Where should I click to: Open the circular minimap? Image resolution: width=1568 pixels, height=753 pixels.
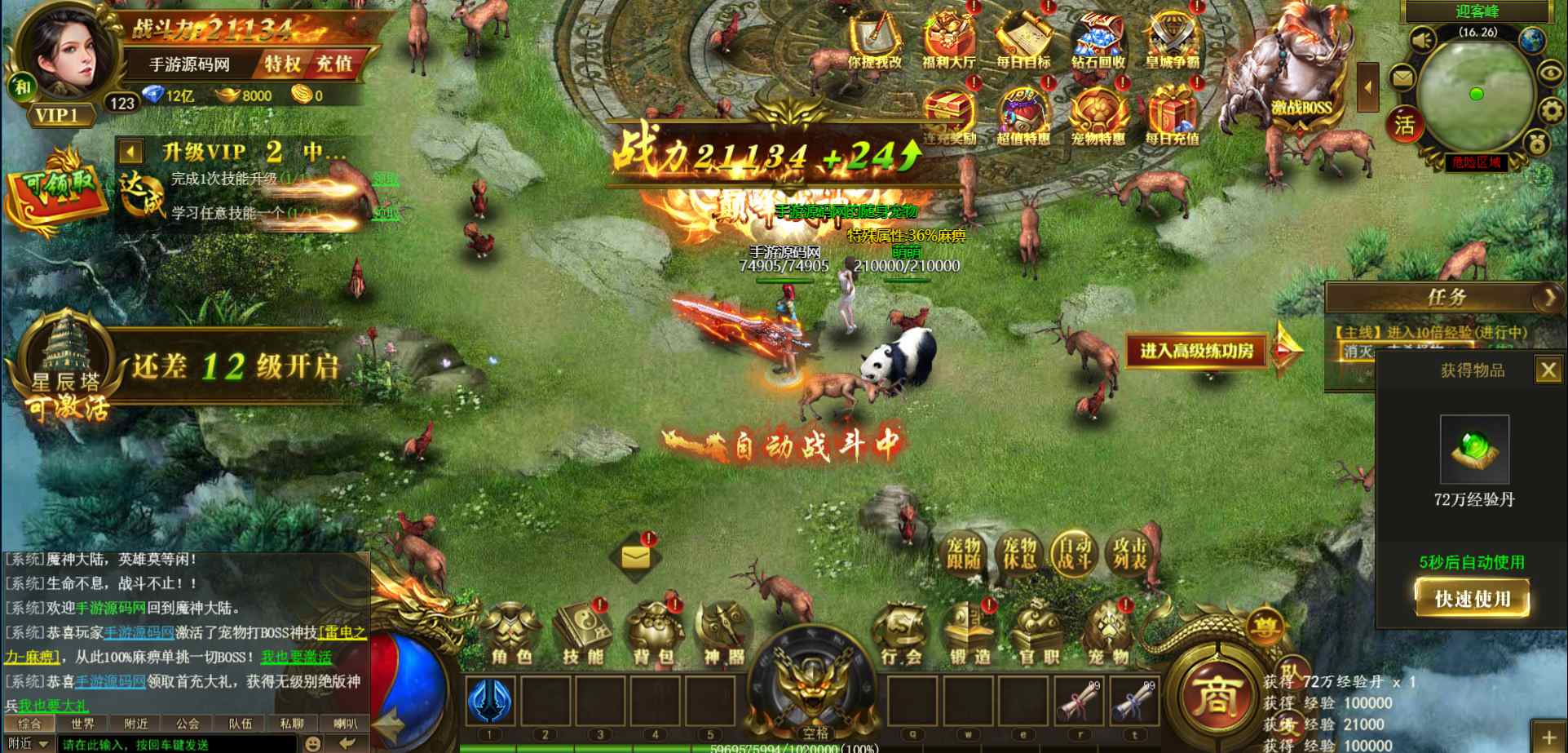[1474, 95]
